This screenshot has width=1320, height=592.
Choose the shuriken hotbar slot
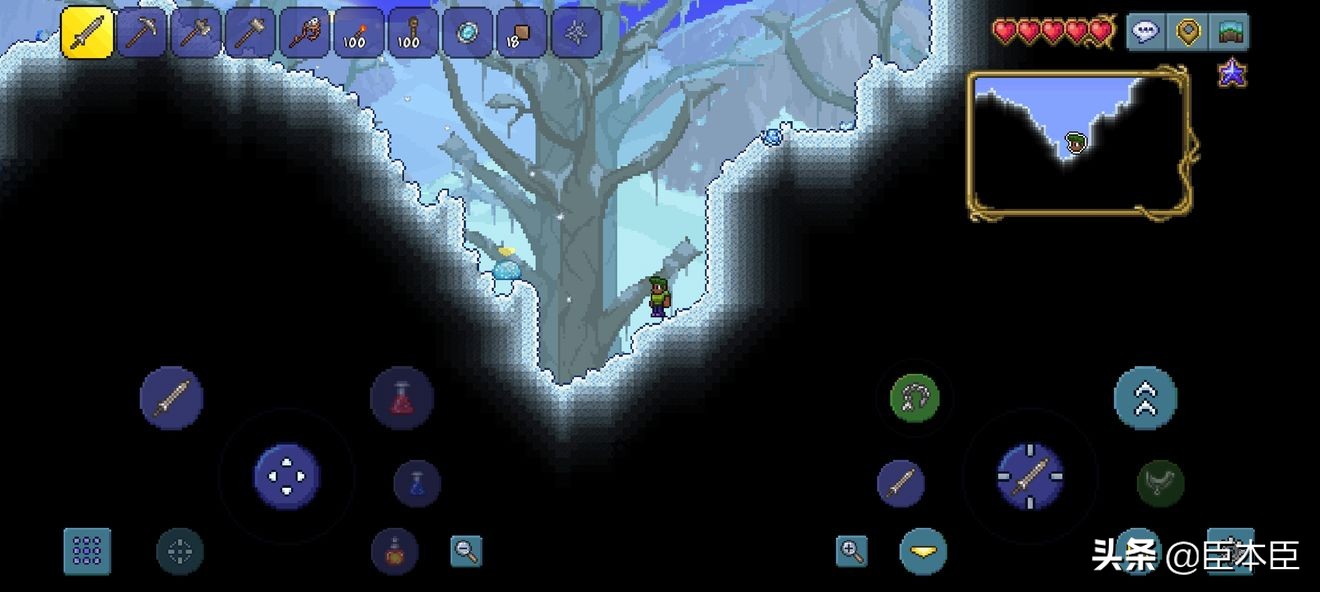point(575,33)
